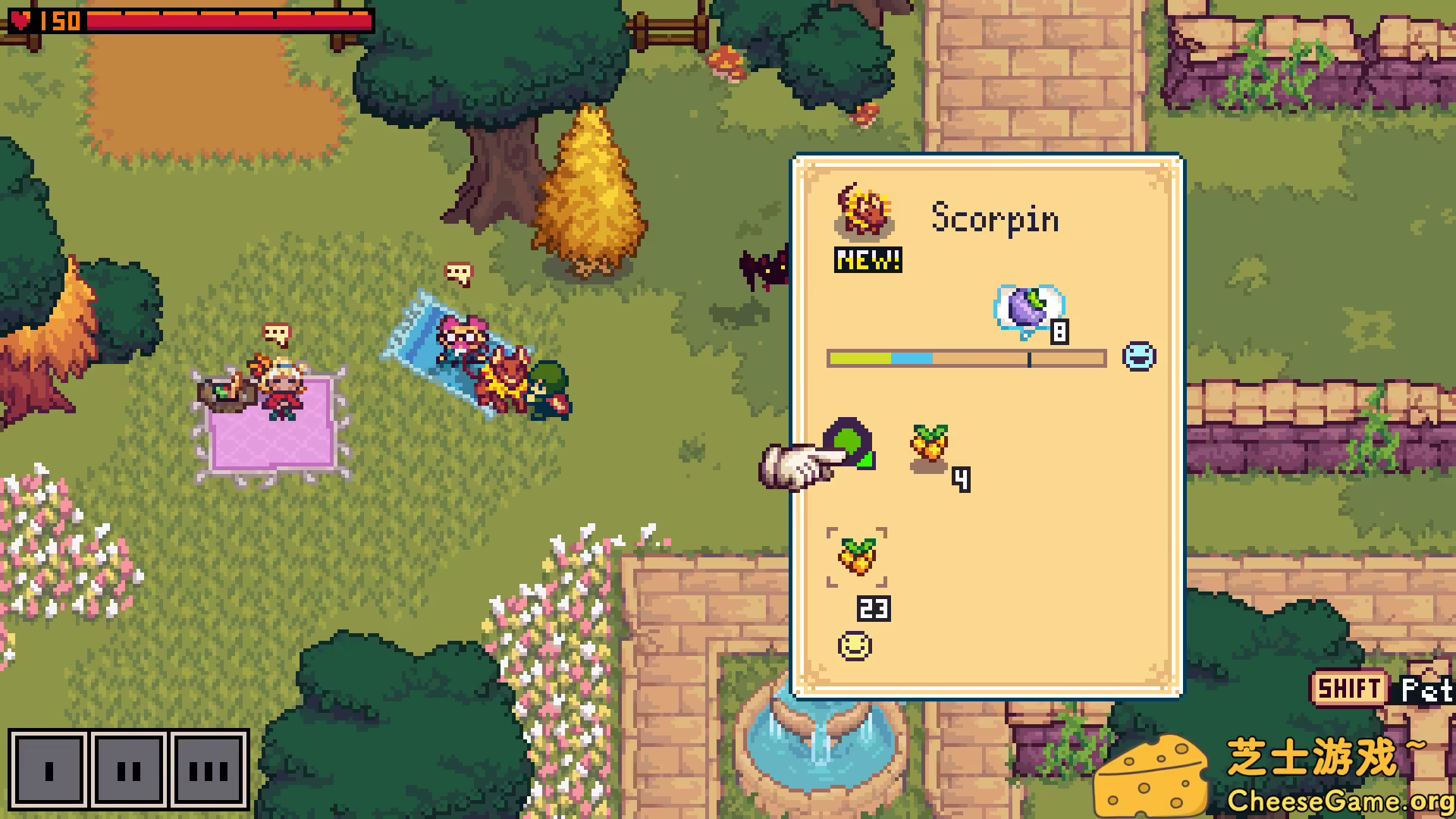Viewport: 1456px width, 819px height.
Task: Select hotbar slot I
Action: click(x=49, y=770)
